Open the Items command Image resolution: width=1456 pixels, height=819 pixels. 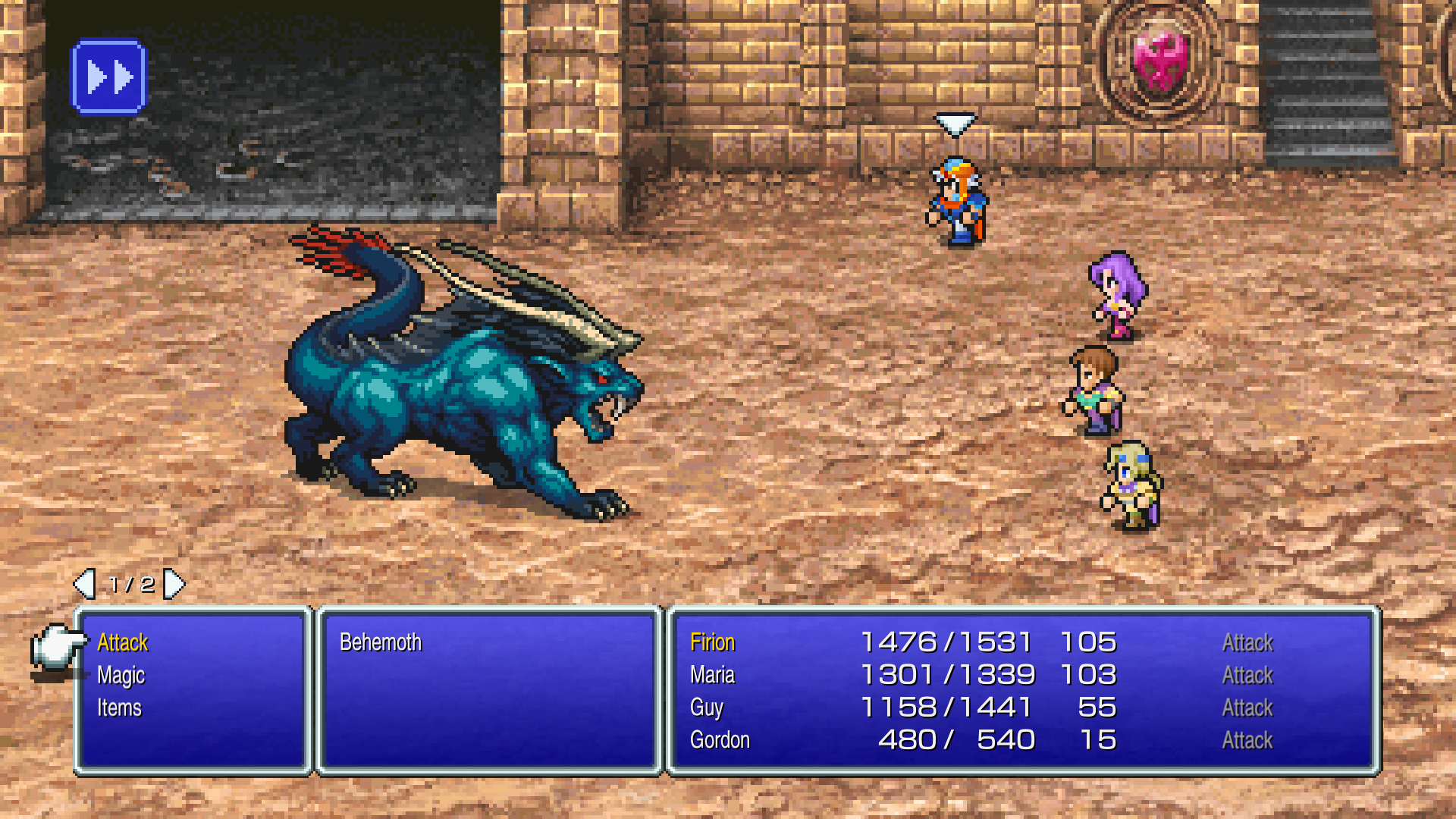tap(120, 708)
